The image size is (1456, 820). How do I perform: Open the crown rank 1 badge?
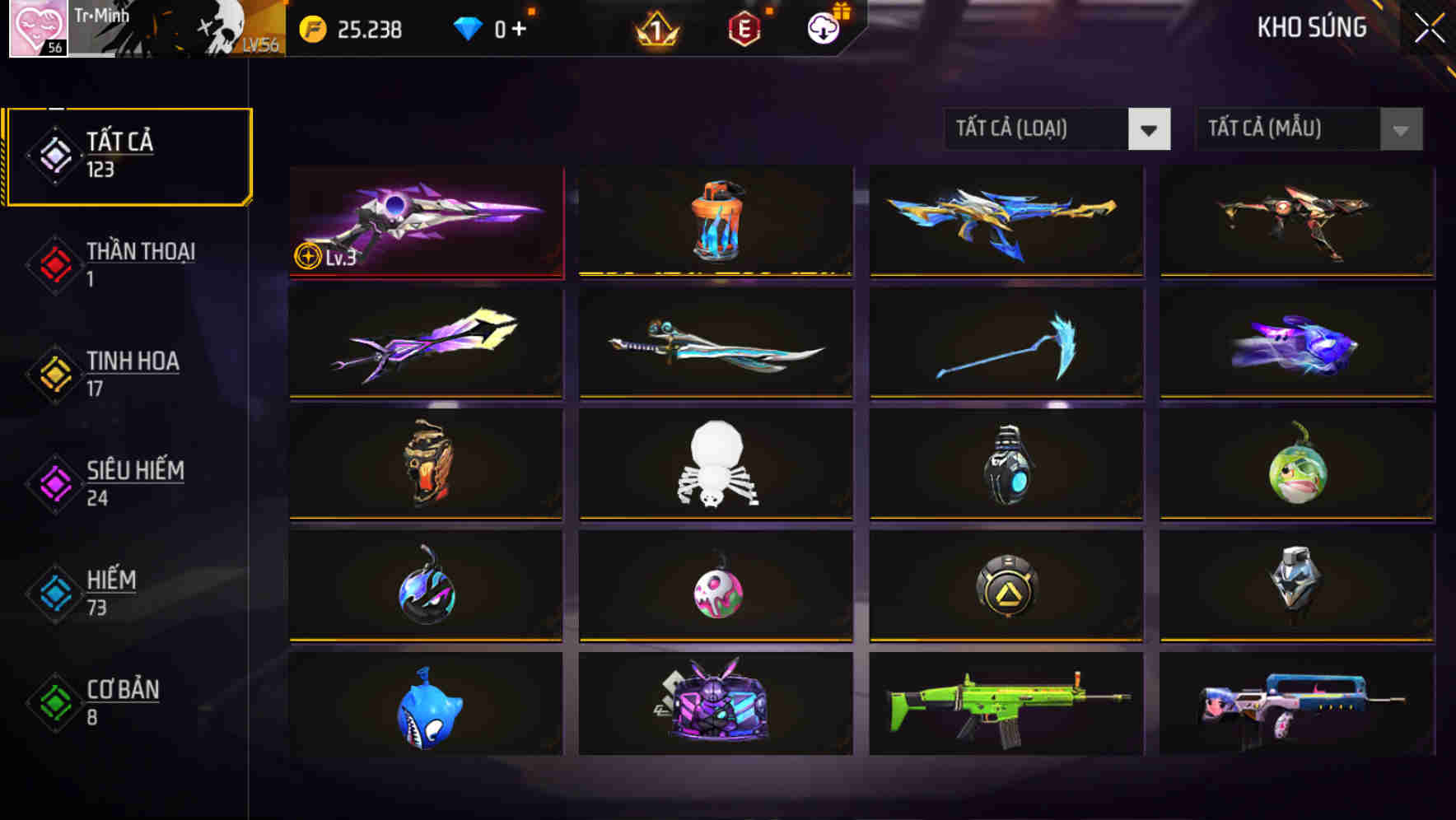coord(655,28)
